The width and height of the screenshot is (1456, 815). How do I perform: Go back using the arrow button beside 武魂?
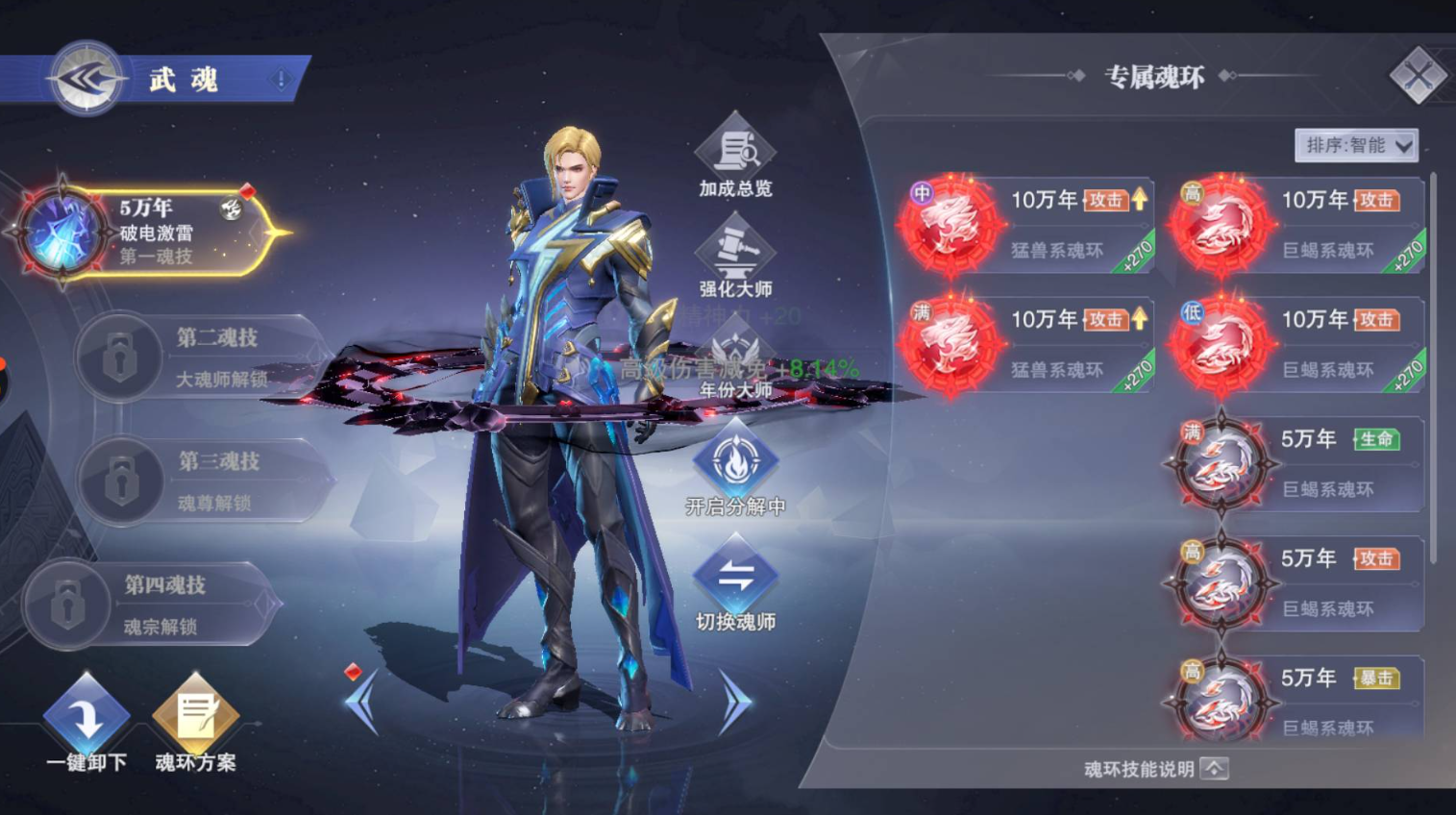86,79
